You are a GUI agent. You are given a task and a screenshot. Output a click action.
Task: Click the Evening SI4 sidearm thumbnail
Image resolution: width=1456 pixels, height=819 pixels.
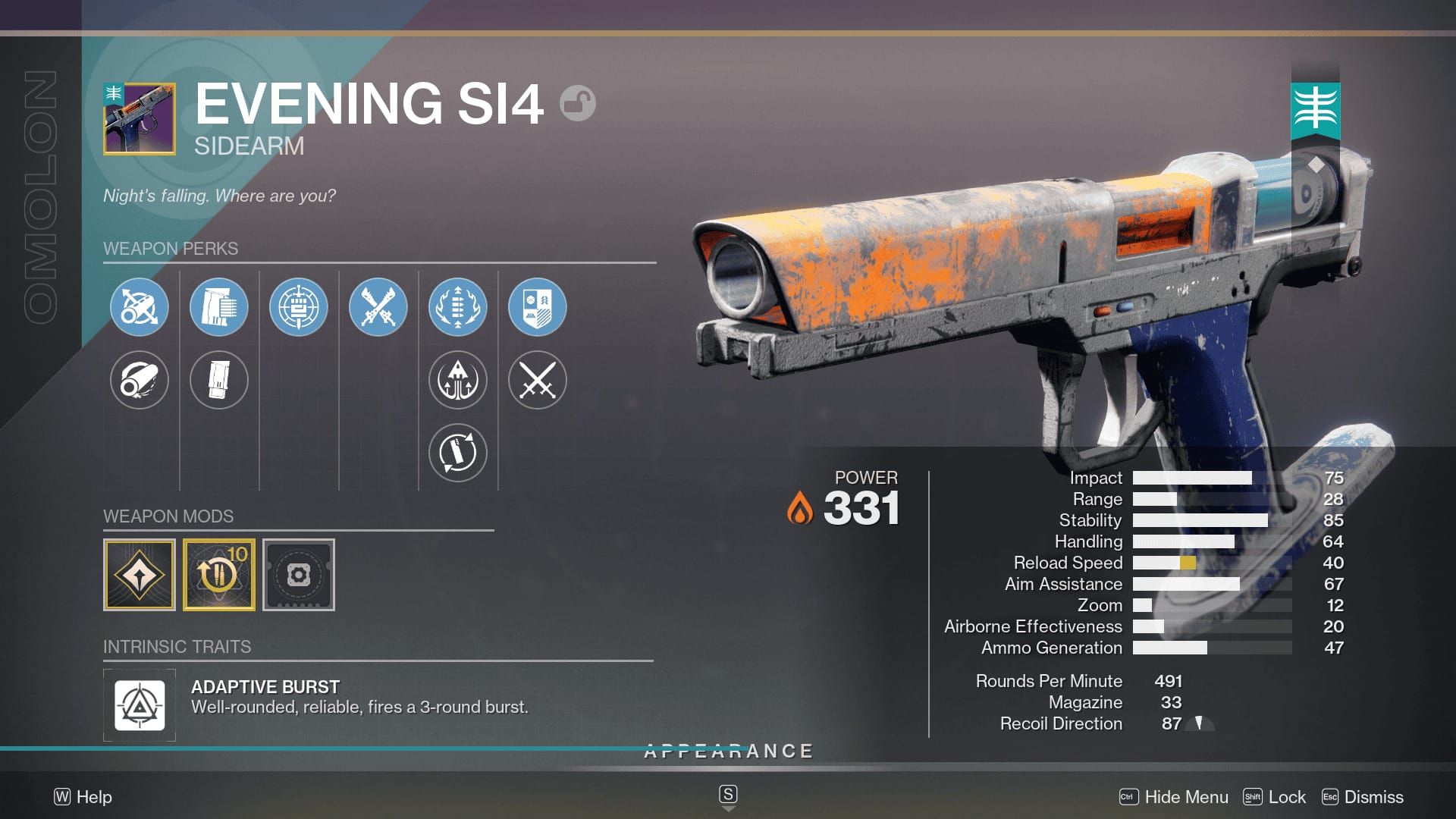point(140,119)
